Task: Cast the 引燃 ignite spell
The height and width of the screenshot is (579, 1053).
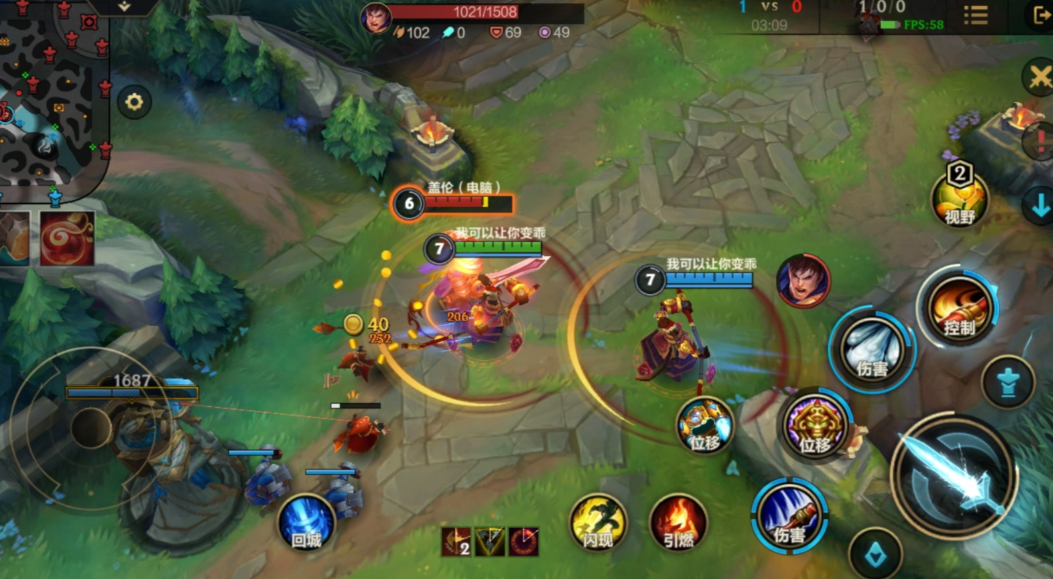Action: point(679,521)
